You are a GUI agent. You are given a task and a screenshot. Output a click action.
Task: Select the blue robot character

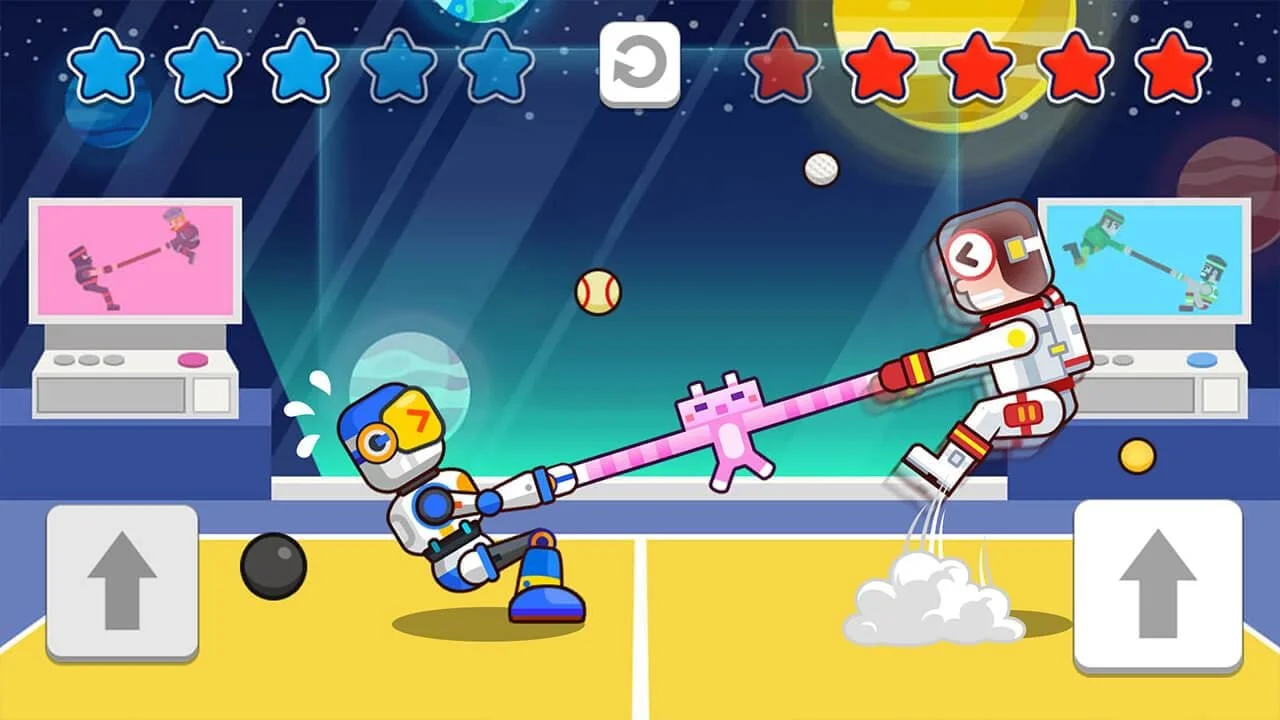(430, 490)
